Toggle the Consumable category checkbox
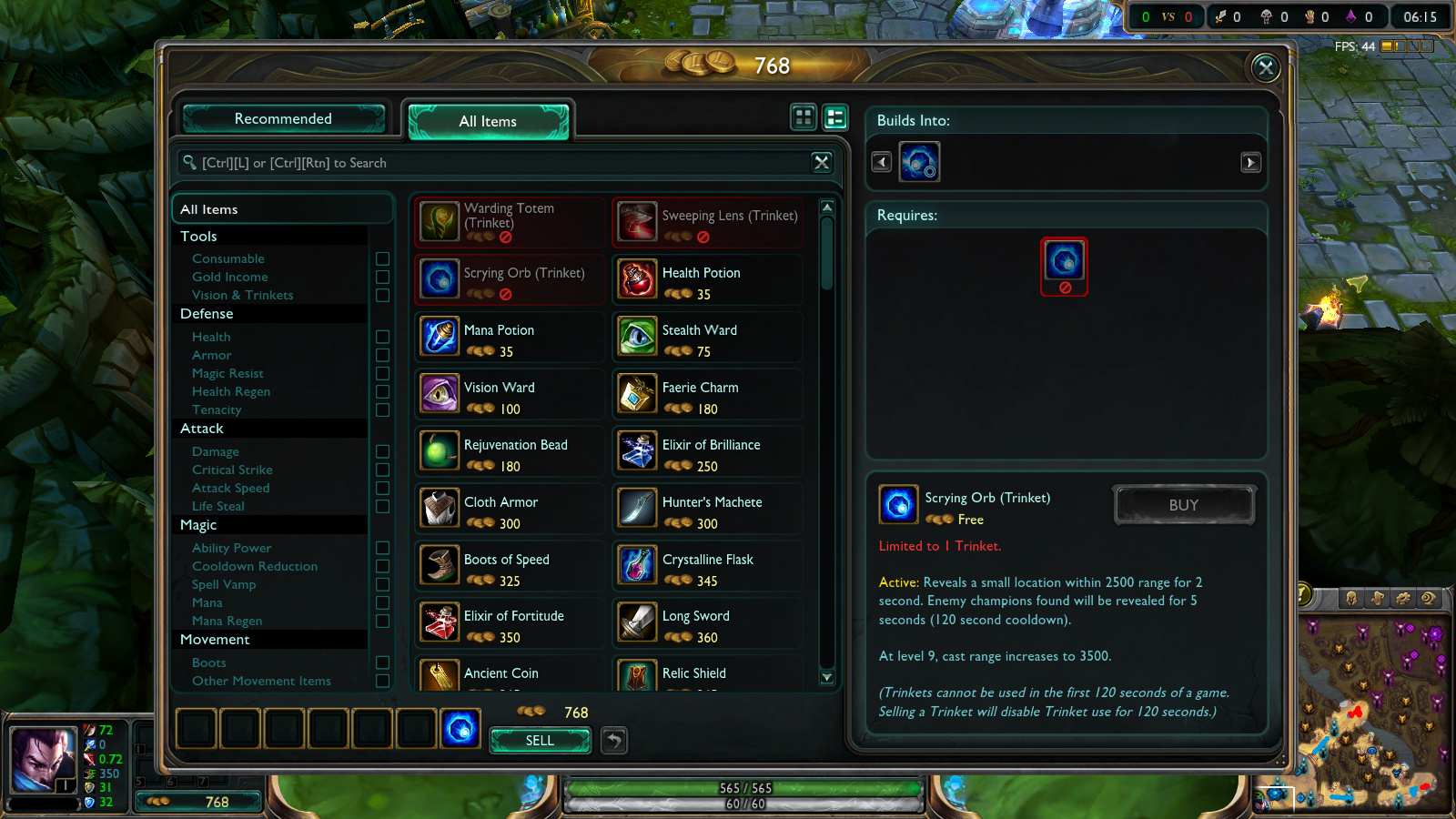 382,258
